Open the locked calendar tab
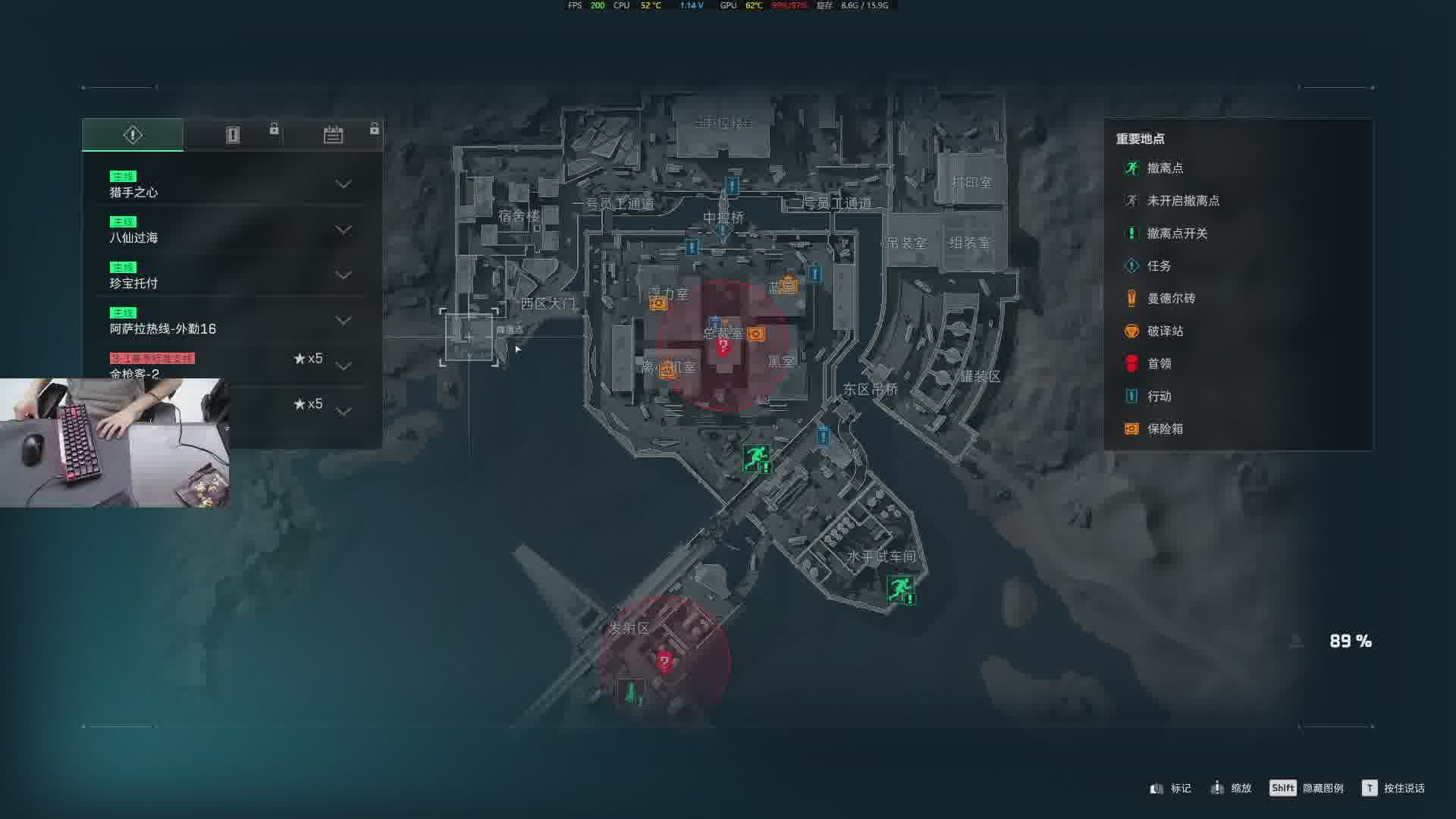1456x819 pixels. [x=333, y=135]
